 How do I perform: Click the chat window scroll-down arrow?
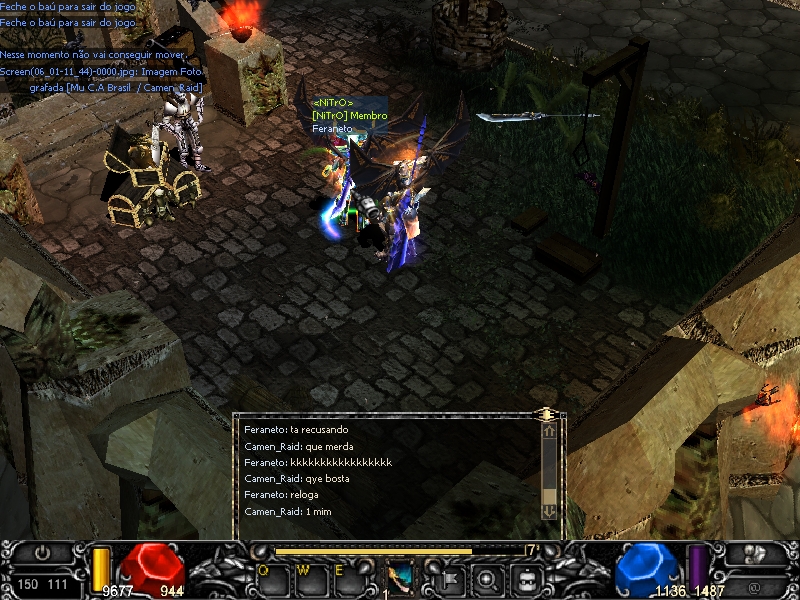click(549, 511)
